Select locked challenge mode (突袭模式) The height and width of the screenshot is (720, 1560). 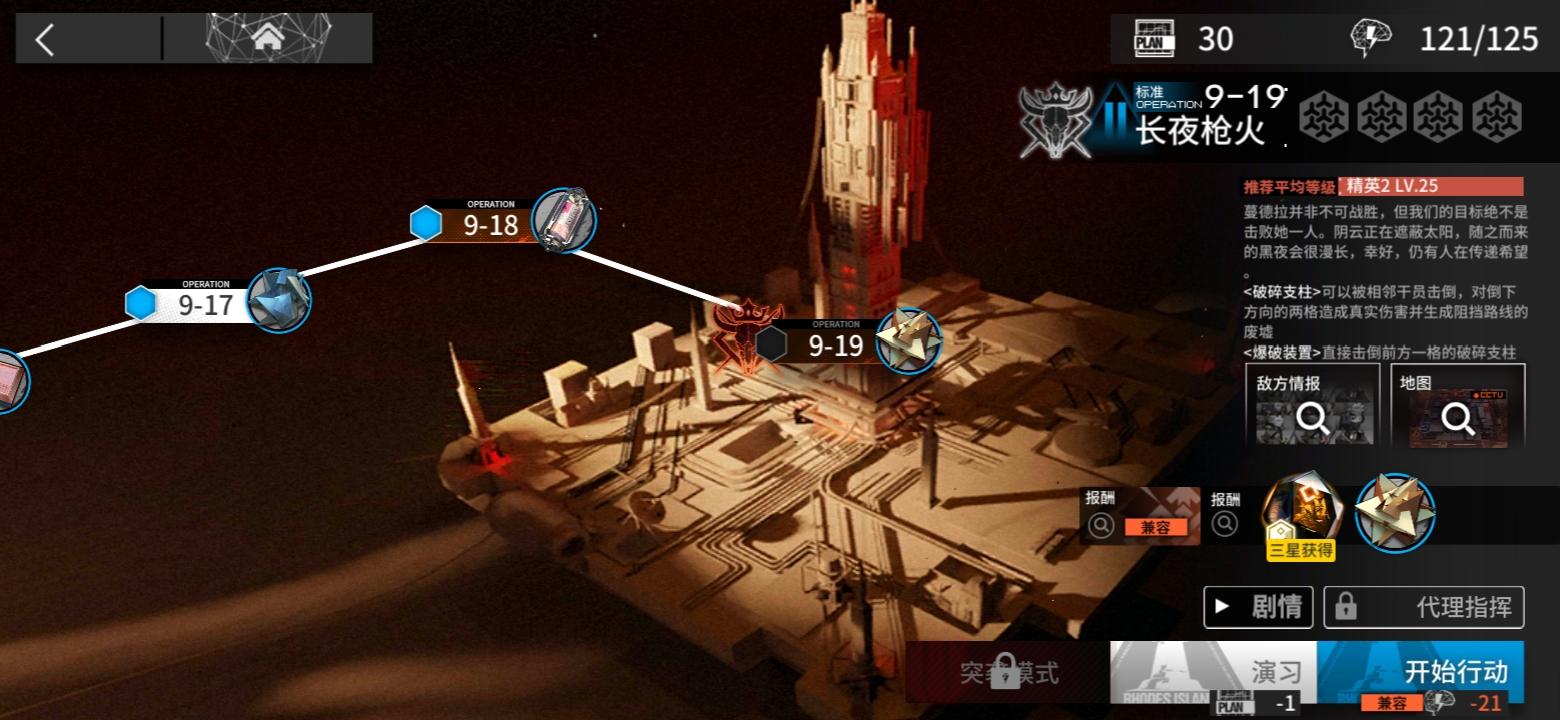click(1007, 672)
